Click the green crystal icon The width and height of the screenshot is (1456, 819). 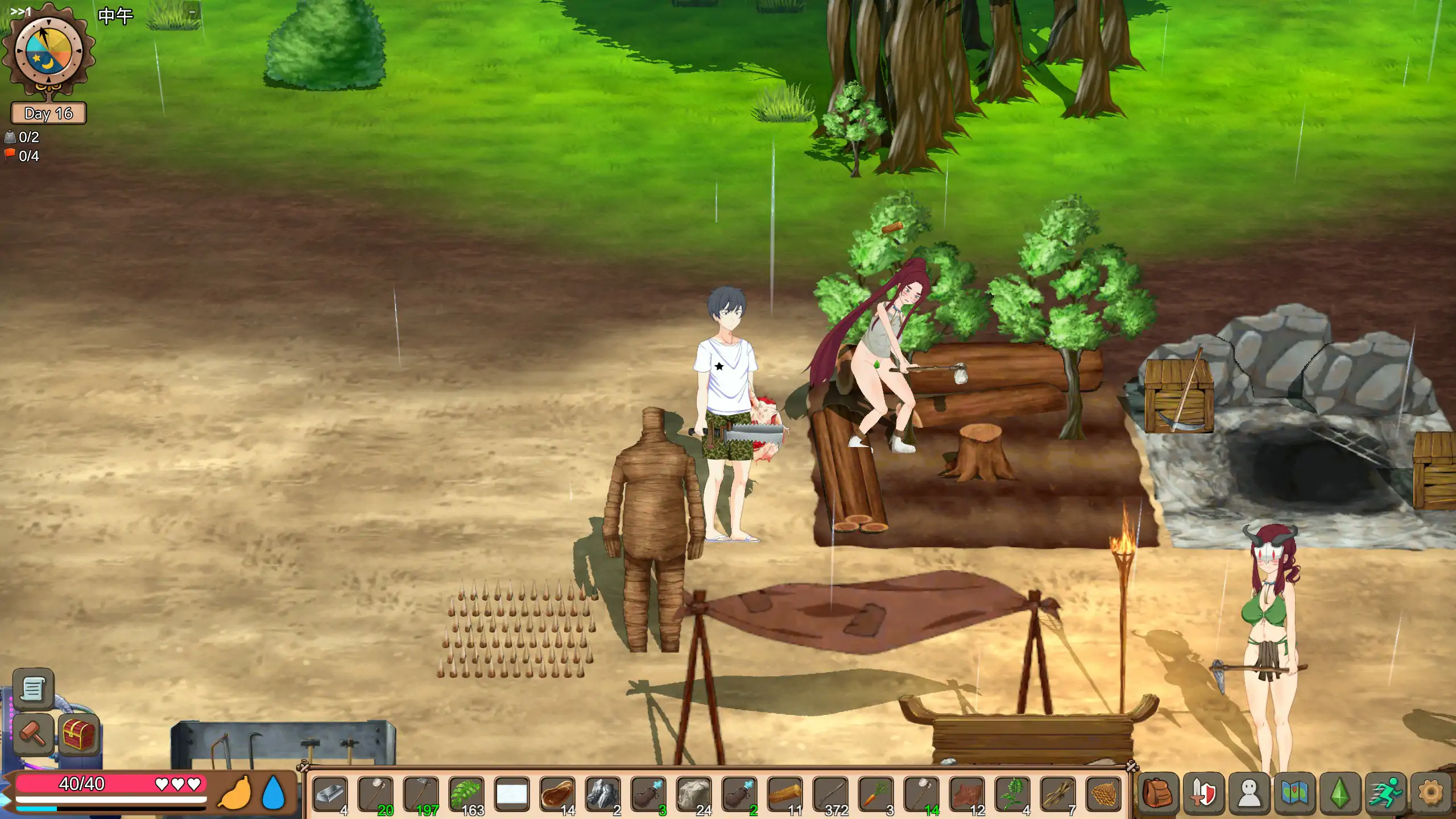click(1340, 793)
